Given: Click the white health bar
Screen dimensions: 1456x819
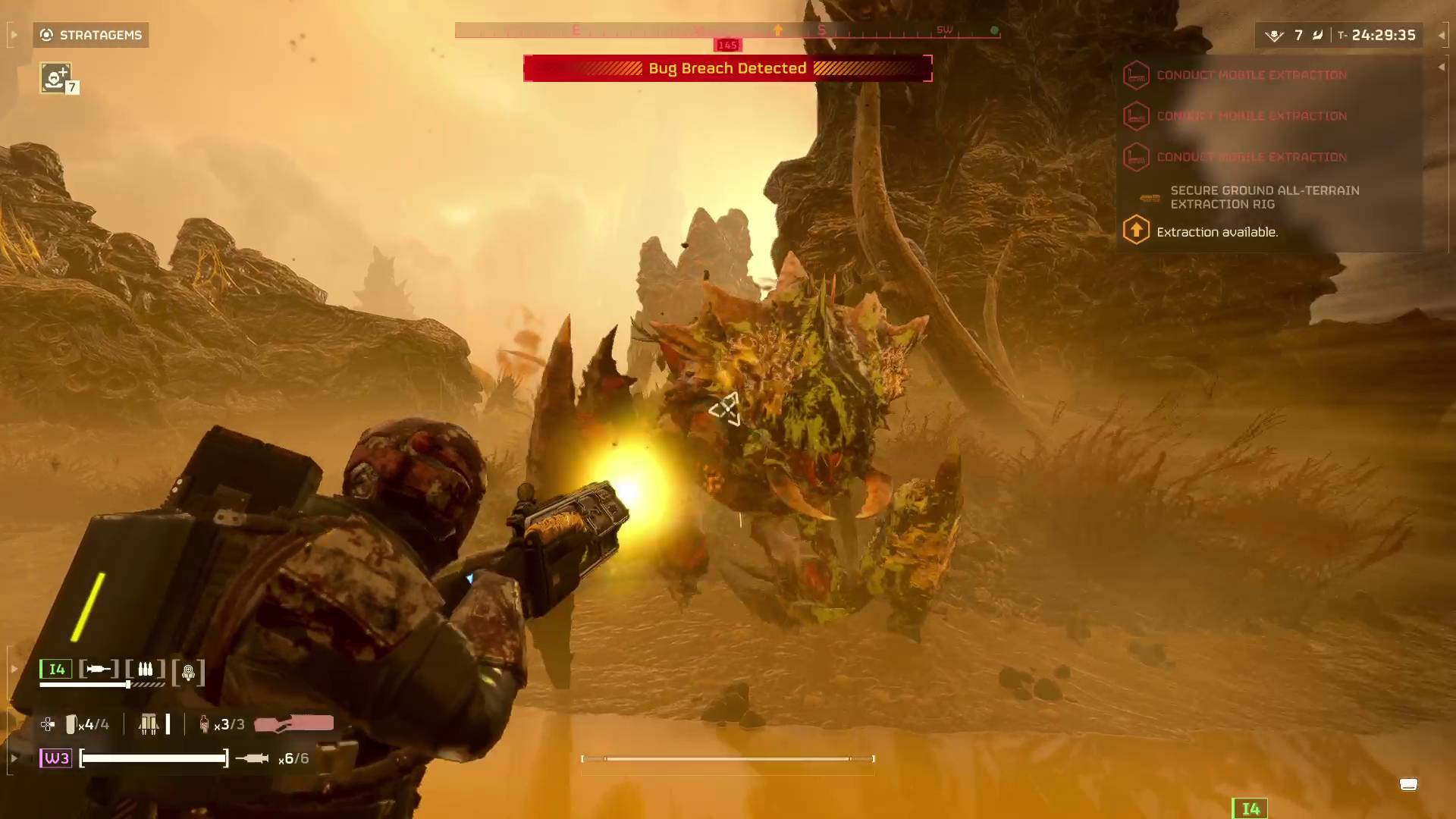Looking at the screenshot, I should [x=152, y=758].
